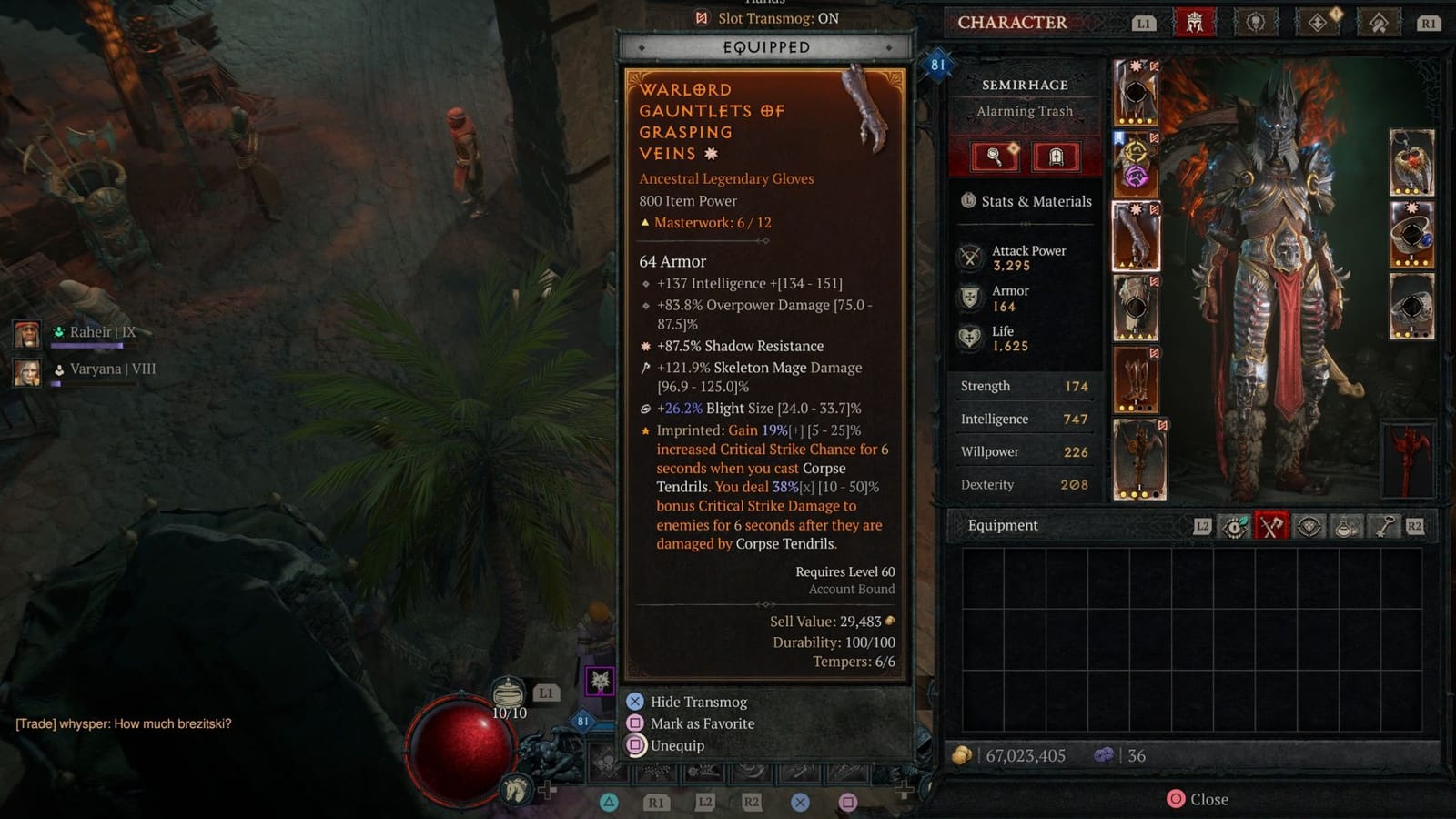Switch to the Equipped item tab

(x=765, y=47)
